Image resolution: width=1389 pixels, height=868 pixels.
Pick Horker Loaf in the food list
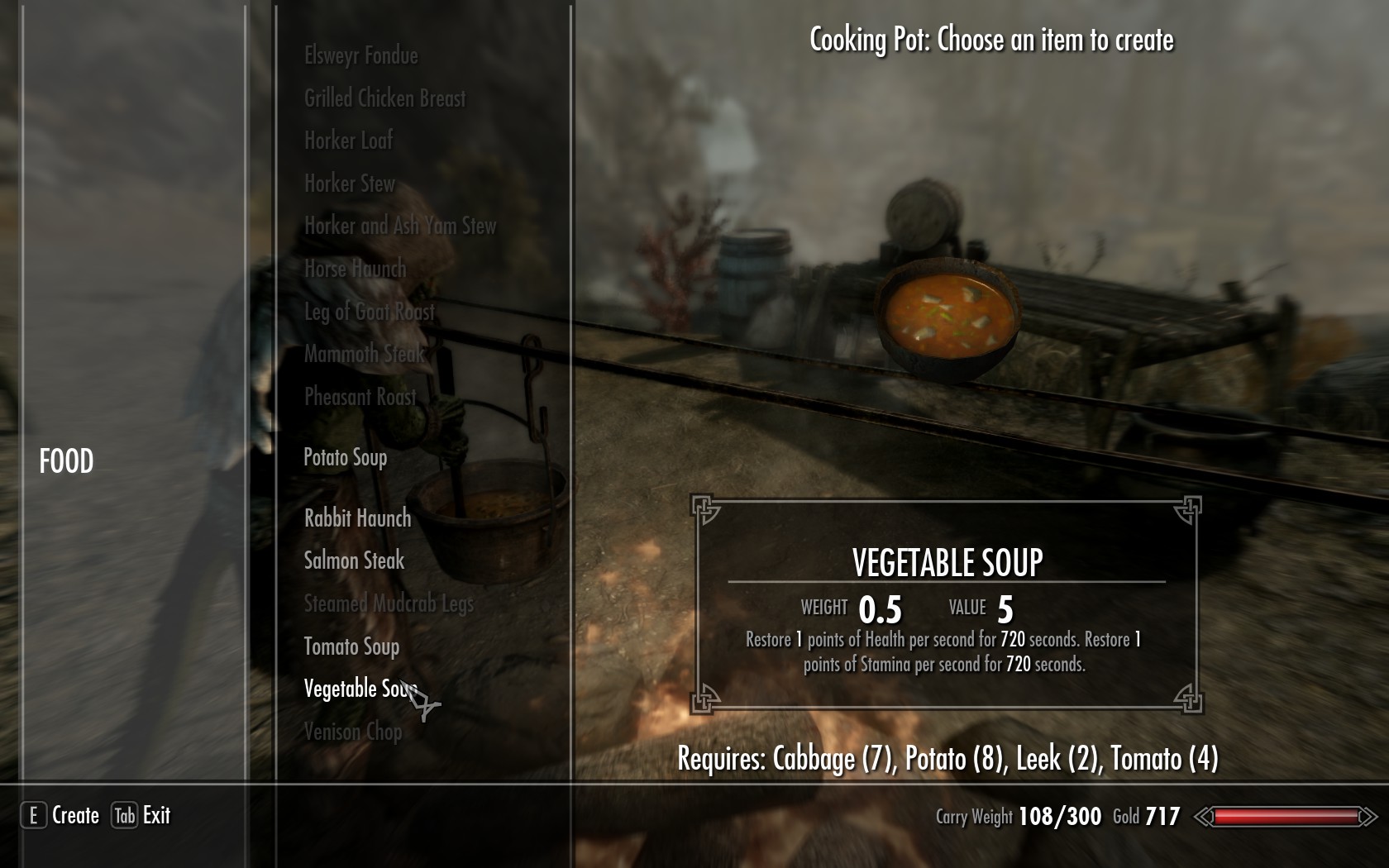point(348,141)
